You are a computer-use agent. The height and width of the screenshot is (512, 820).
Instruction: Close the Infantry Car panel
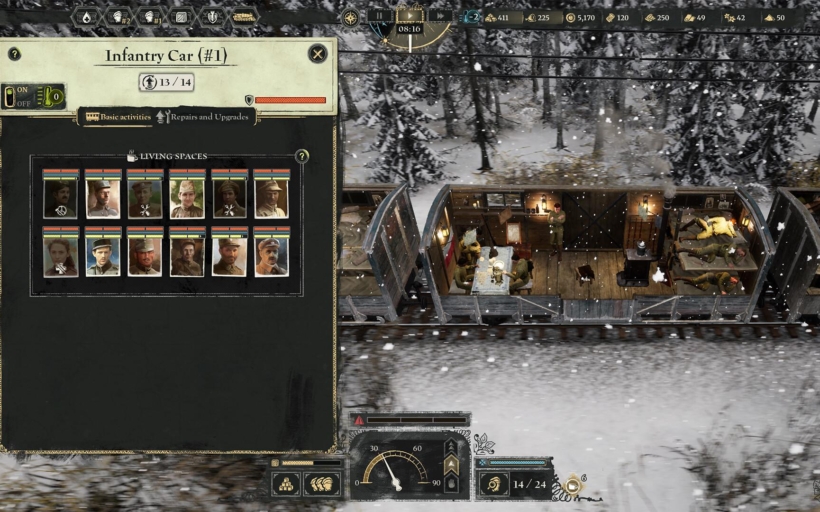pos(317,54)
